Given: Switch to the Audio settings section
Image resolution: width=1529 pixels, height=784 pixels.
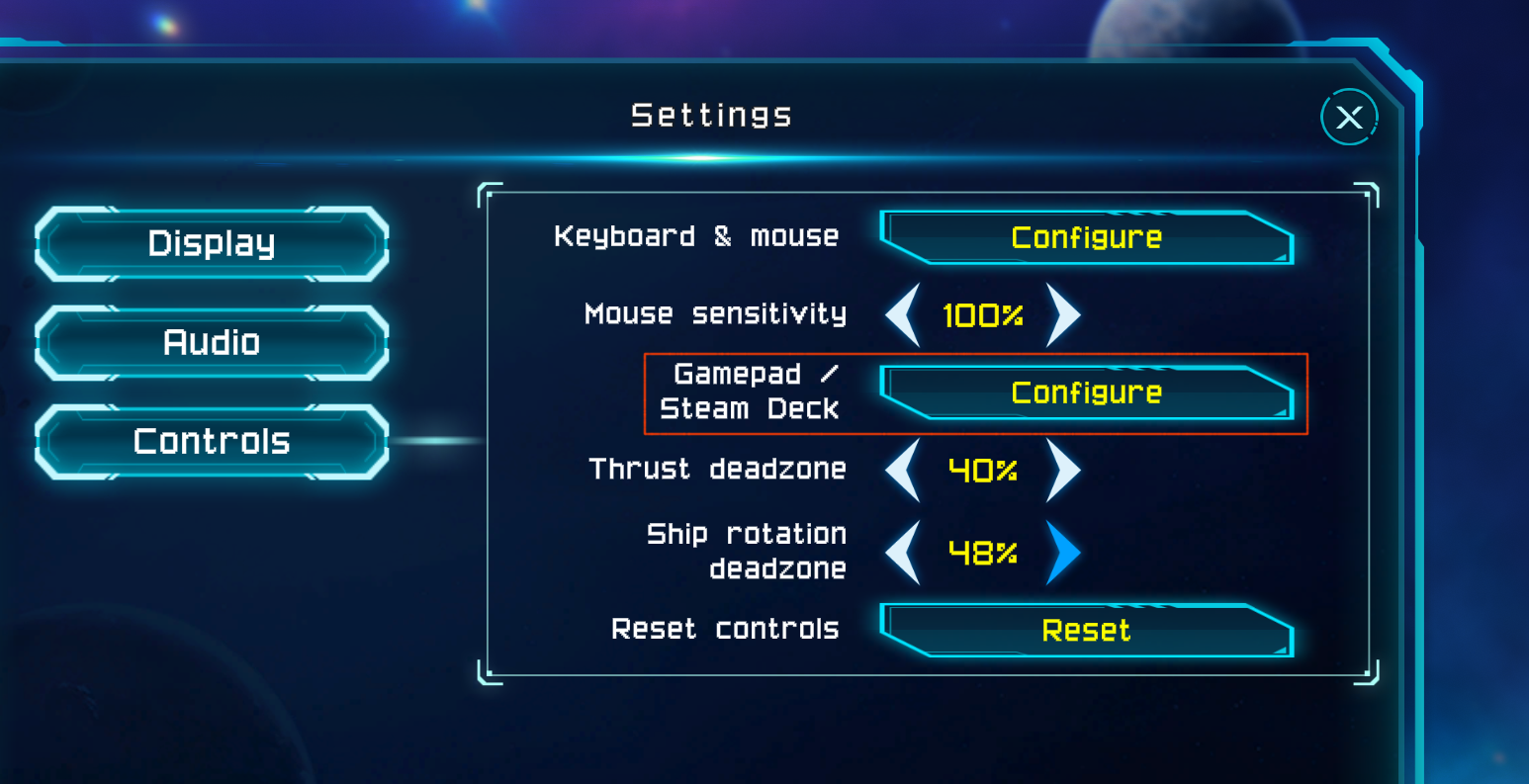Looking at the screenshot, I should 210,342.
